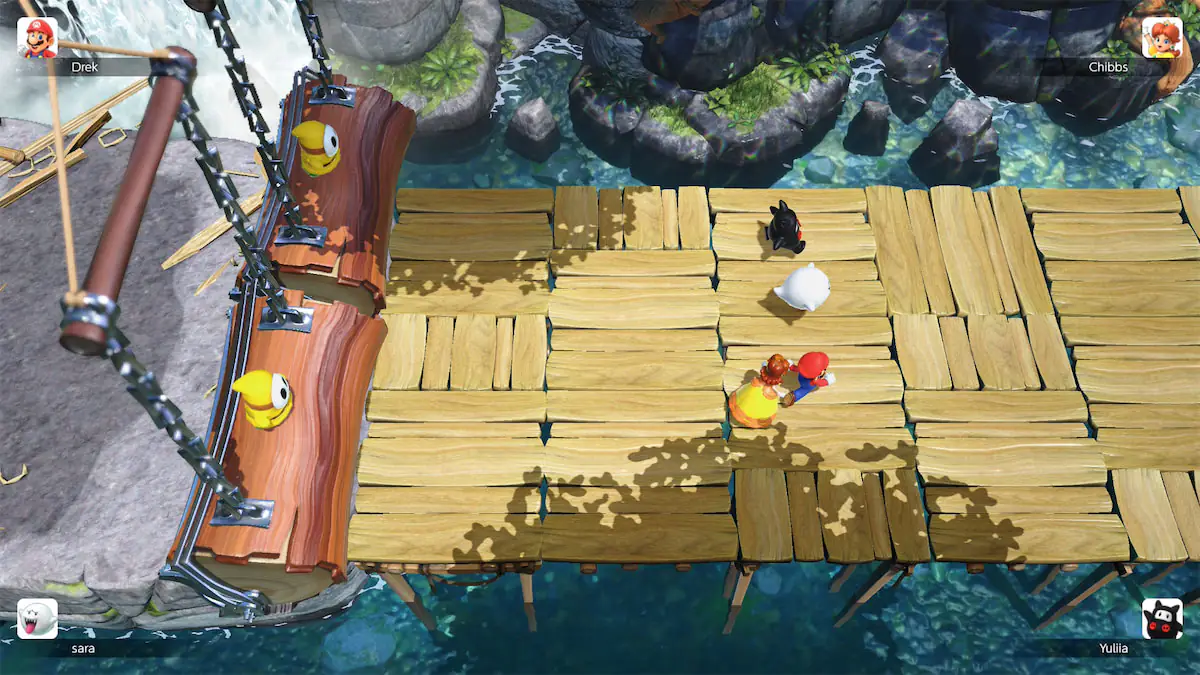Select Yuliia's Ninji player portrait

[x=1162, y=619]
